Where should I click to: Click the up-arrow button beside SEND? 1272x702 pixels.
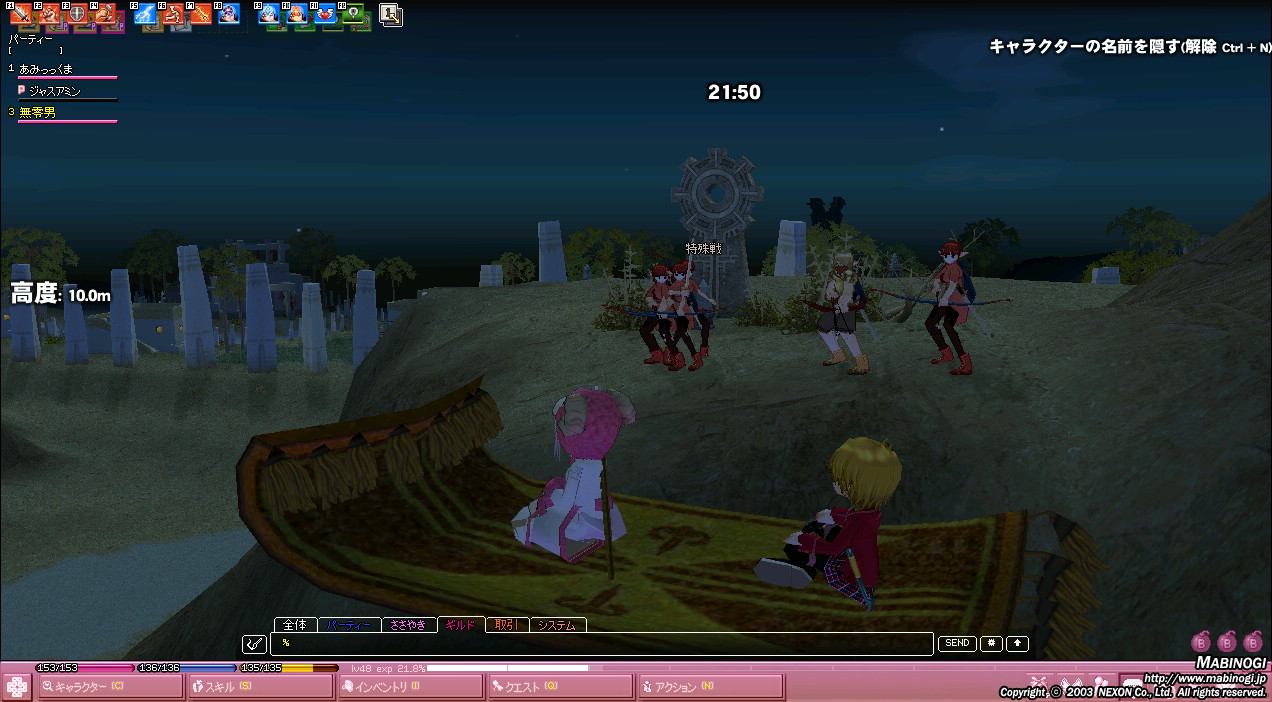(x=1017, y=644)
